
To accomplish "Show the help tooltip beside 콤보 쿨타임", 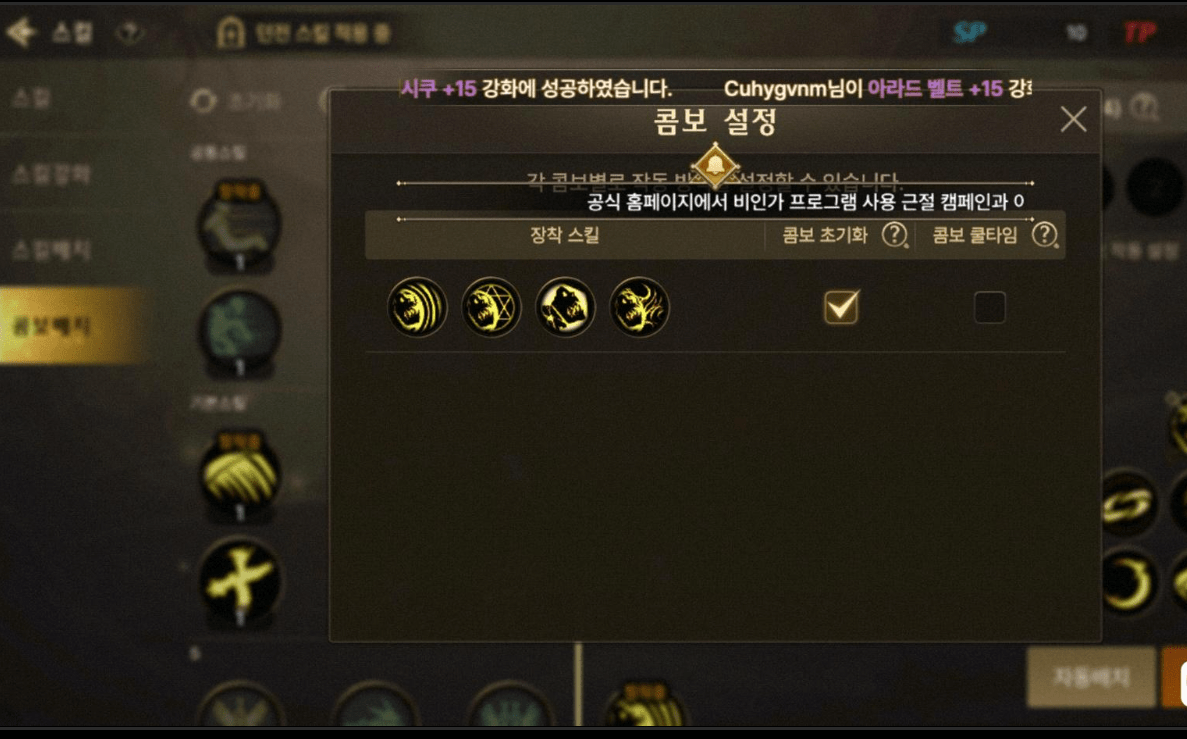I will tap(1044, 236).
